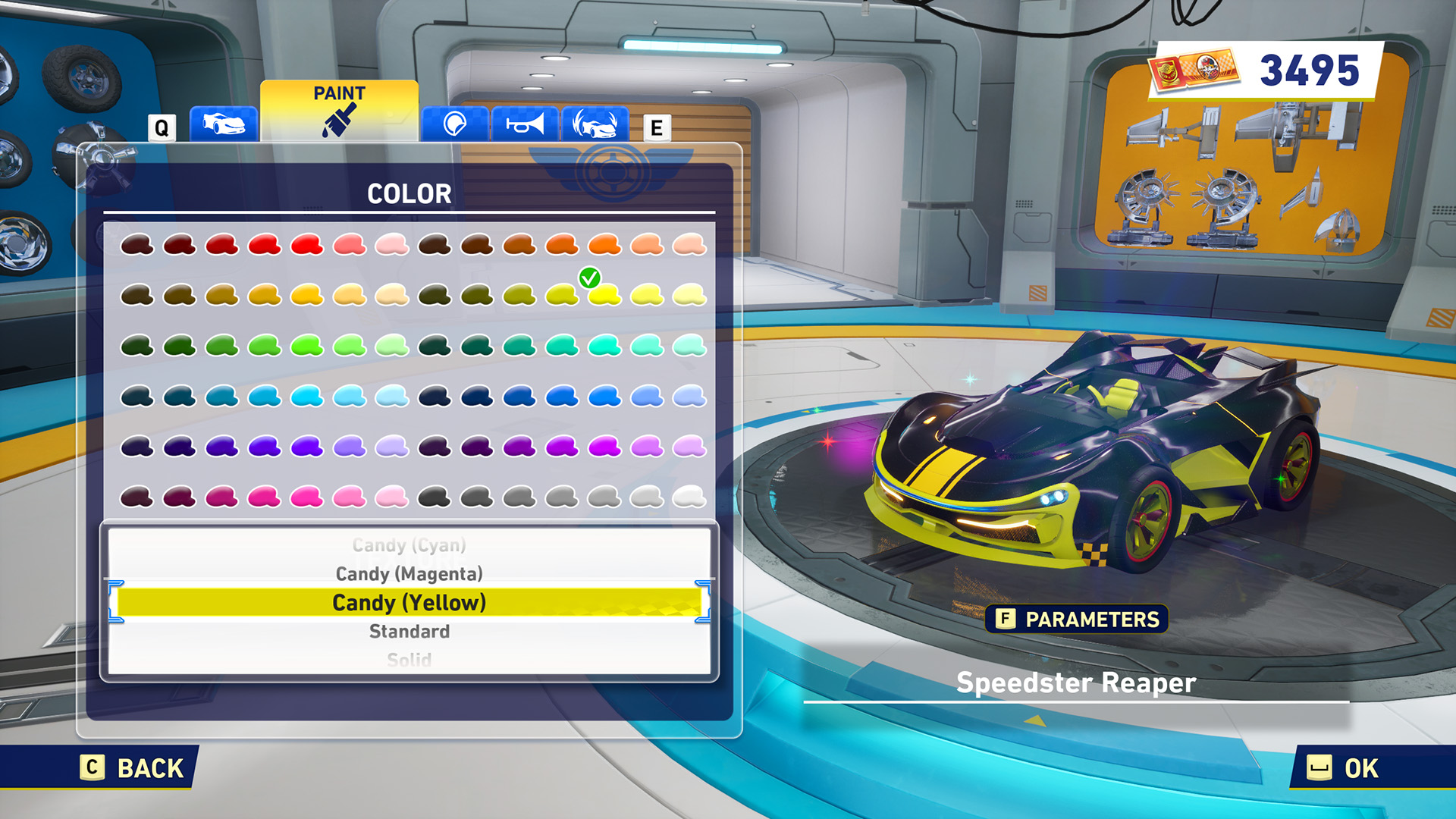Pick the white color swatch
1456x819 pixels.
point(689,497)
